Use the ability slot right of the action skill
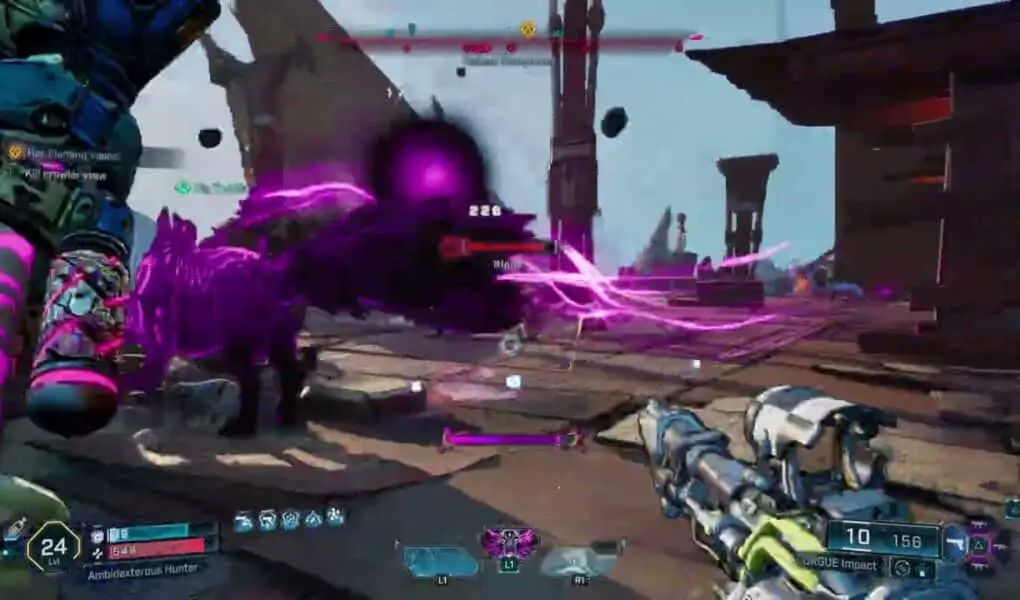This screenshot has width=1020, height=600. 580,559
